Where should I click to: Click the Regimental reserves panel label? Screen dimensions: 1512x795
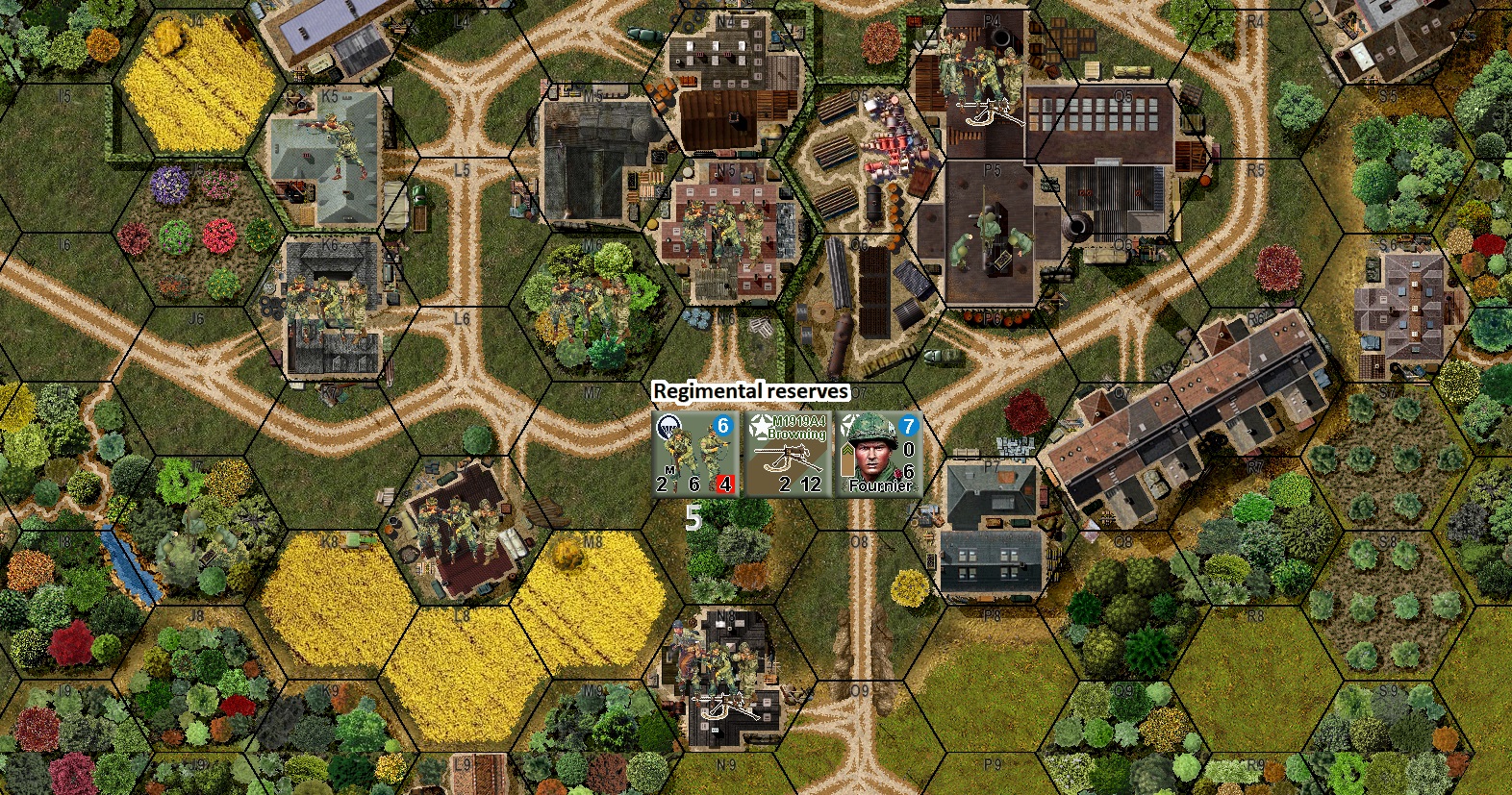click(749, 390)
